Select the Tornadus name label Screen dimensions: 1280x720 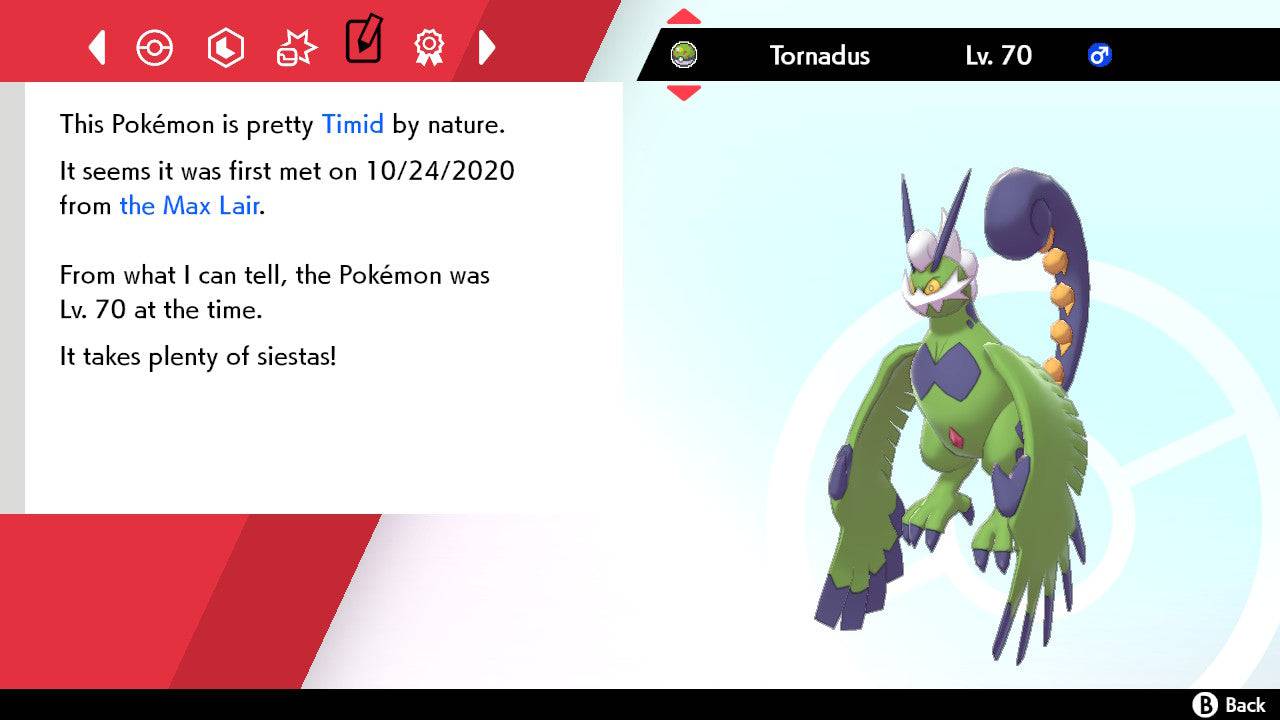pos(819,56)
